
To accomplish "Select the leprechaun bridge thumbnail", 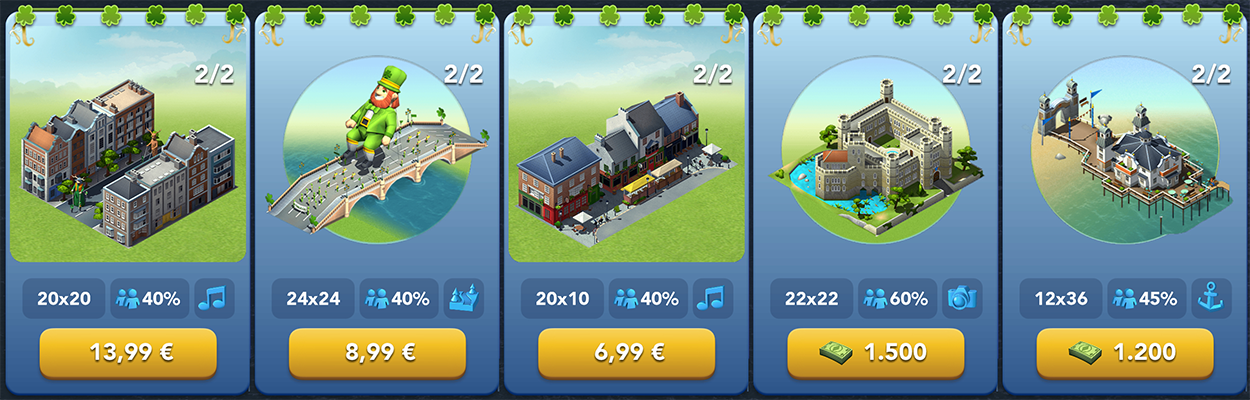I will coord(377,160).
